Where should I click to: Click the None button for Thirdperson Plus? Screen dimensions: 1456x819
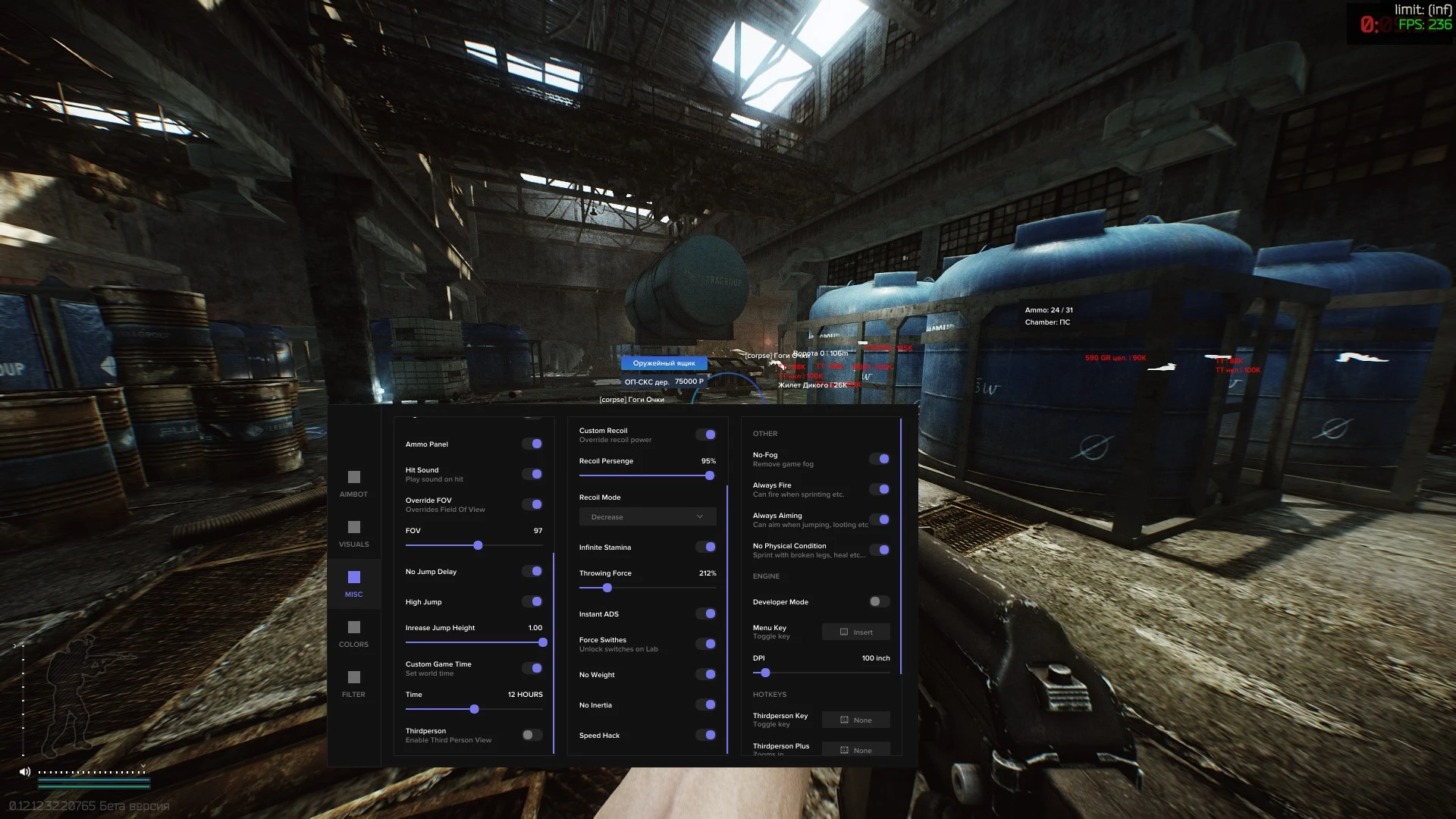855,749
